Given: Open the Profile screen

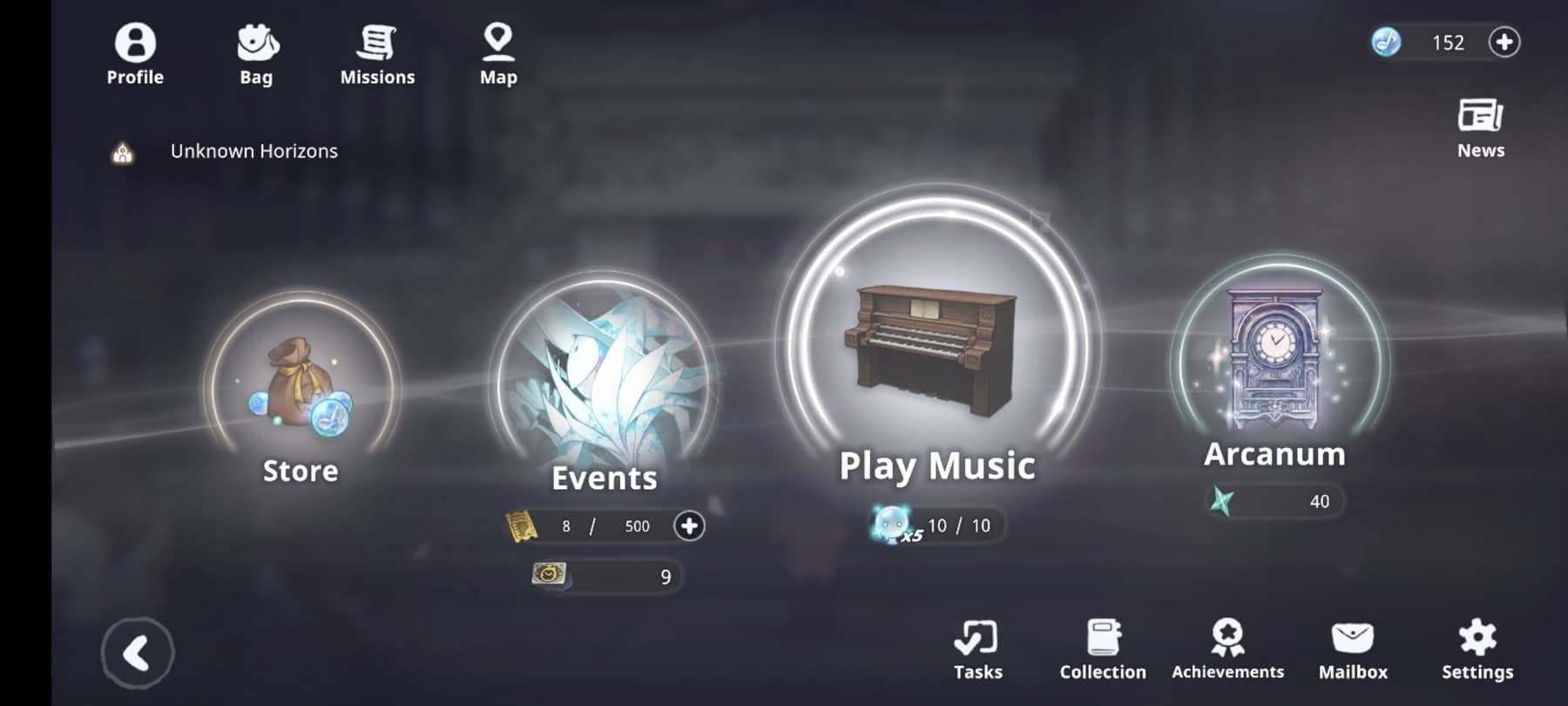Looking at the screenshot, I should tap(135, 52).
